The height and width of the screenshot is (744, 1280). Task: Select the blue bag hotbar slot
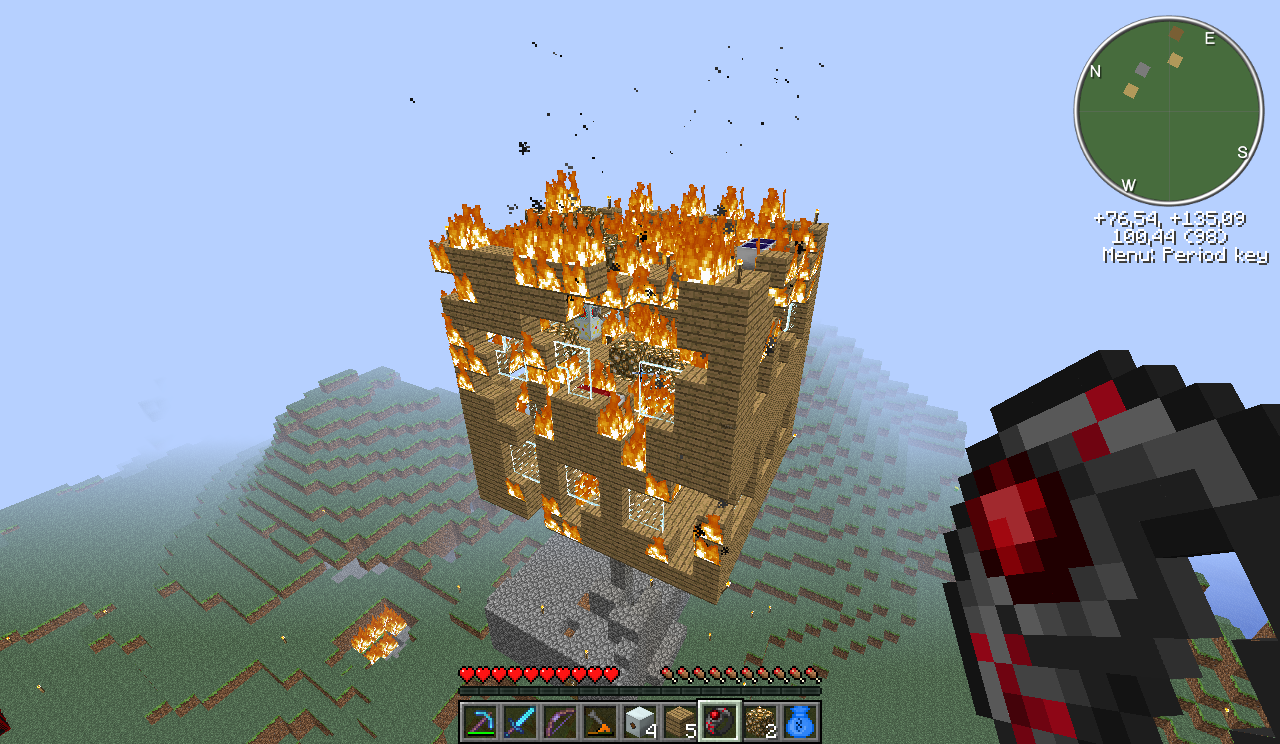click(x=800, y=721)
